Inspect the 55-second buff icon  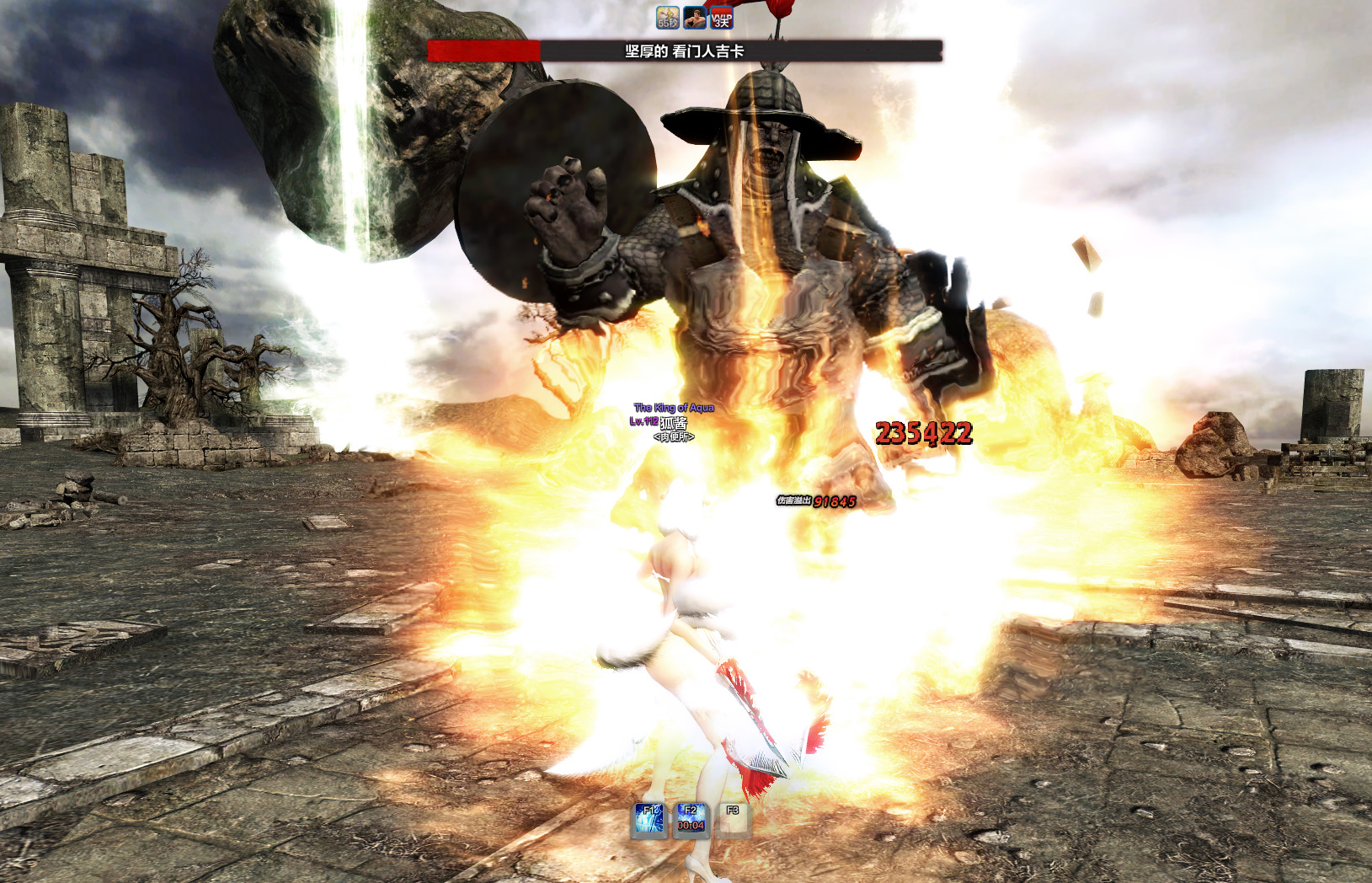coord(668,17)
